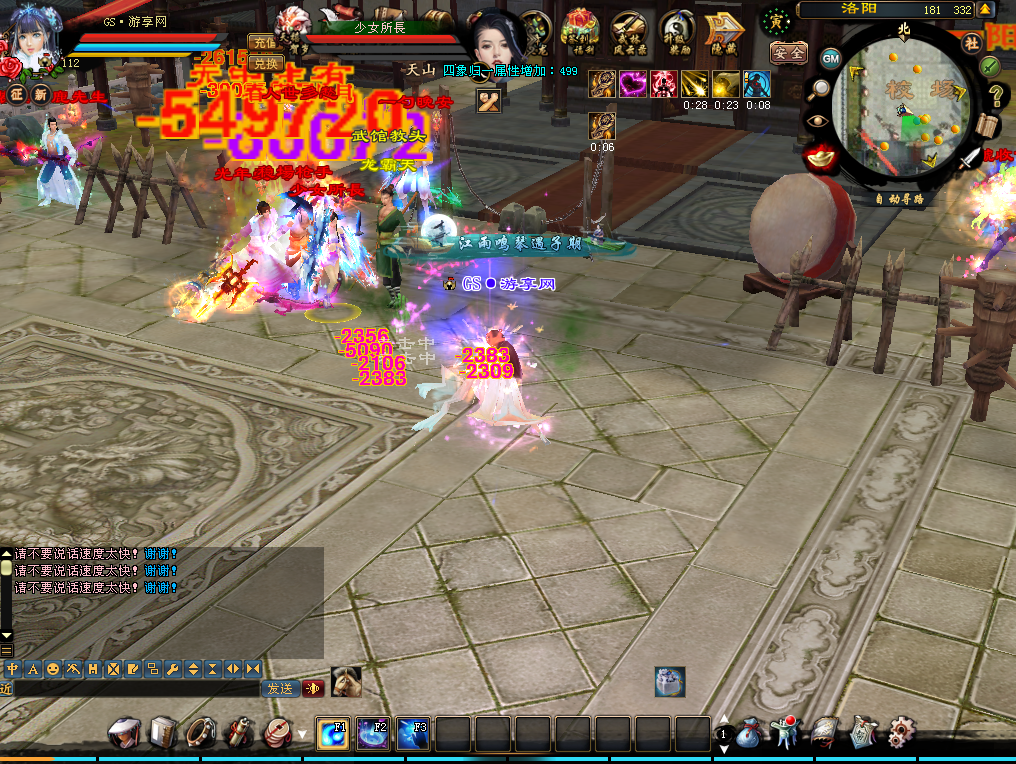The width and height of the screenshot is (1016, 764).
Task: Open the gear settings icon
Action: tap(901, 733)
